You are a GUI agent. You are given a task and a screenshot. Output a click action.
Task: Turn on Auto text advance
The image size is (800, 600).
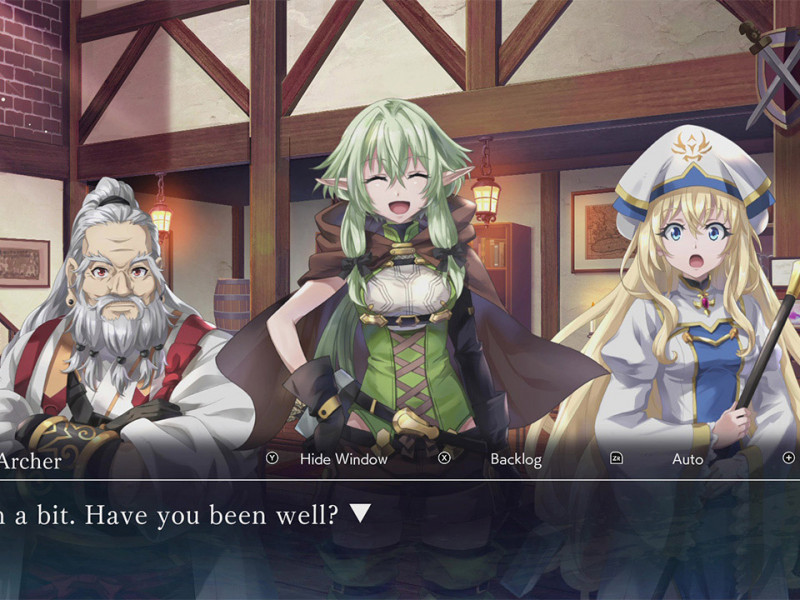tap(687, 459)
